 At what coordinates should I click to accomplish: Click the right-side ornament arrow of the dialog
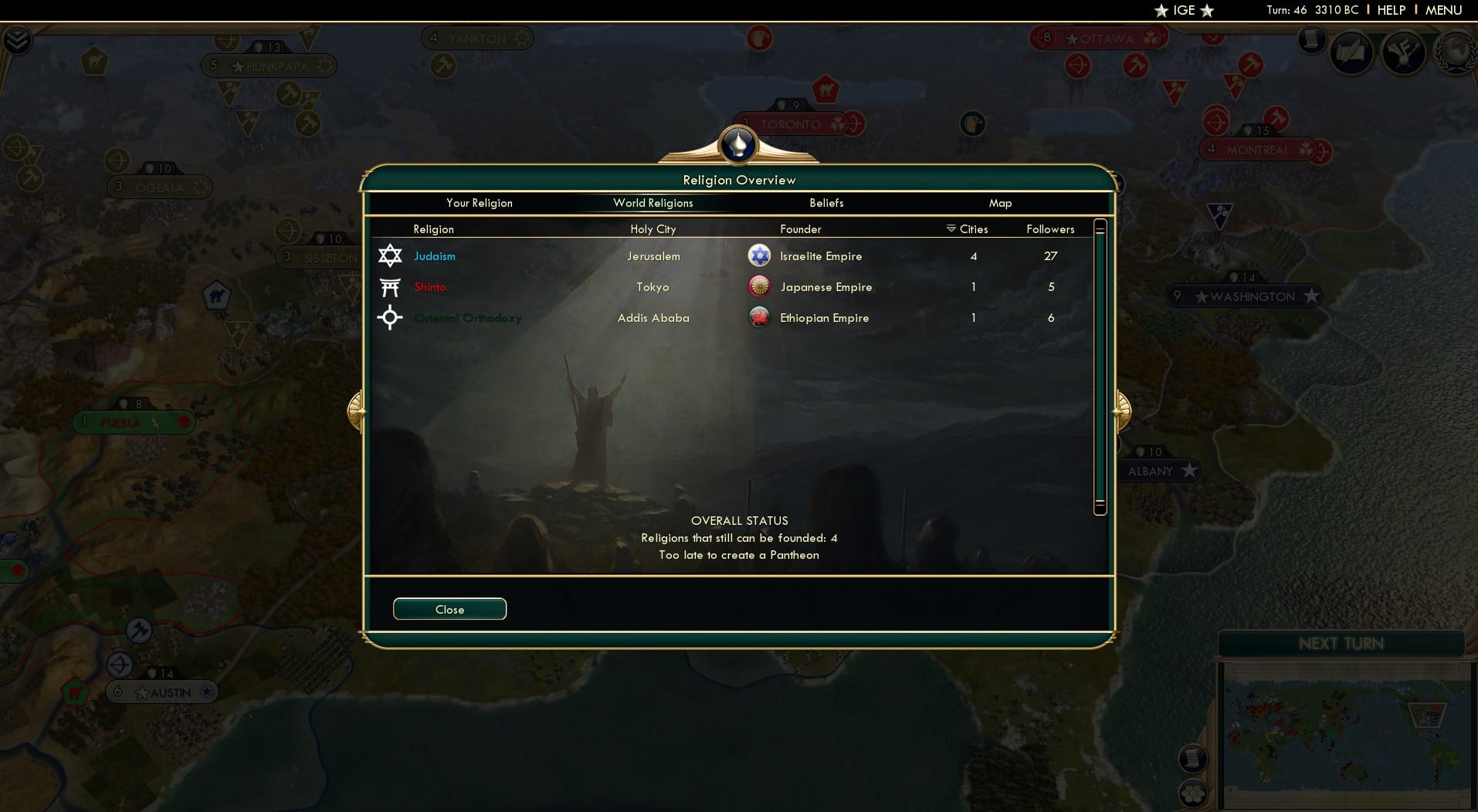click(x=1122, y=411)
